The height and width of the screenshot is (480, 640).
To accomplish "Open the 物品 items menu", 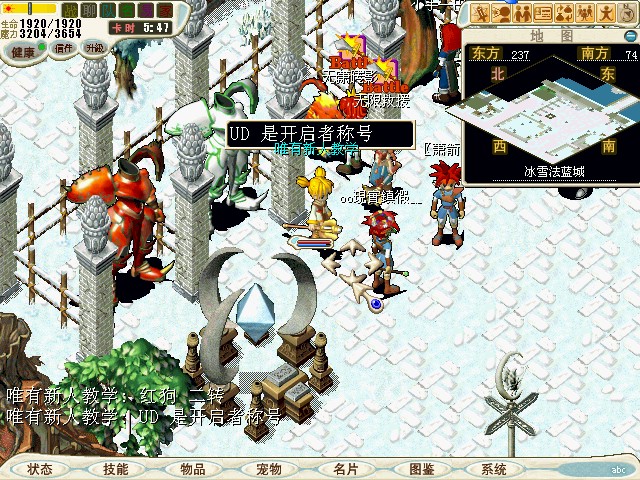I will click(193, 468).
